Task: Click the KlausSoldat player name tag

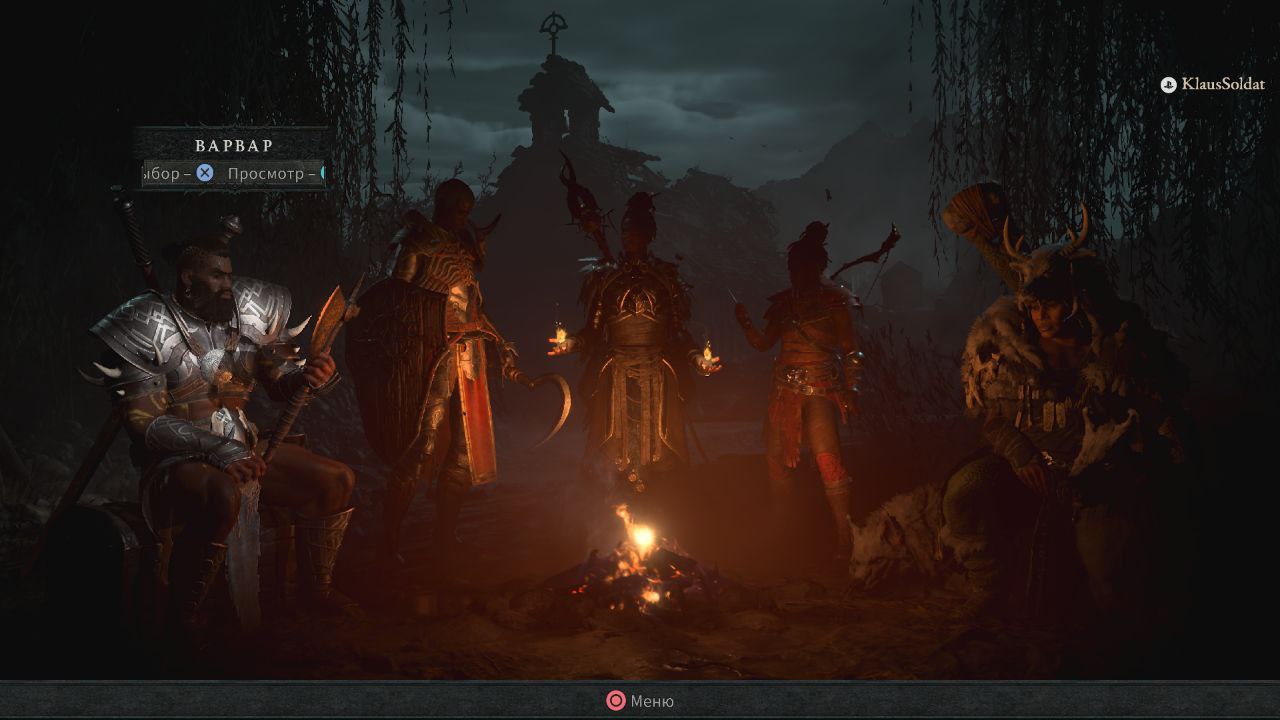Action: click(x=1212, y=85)
